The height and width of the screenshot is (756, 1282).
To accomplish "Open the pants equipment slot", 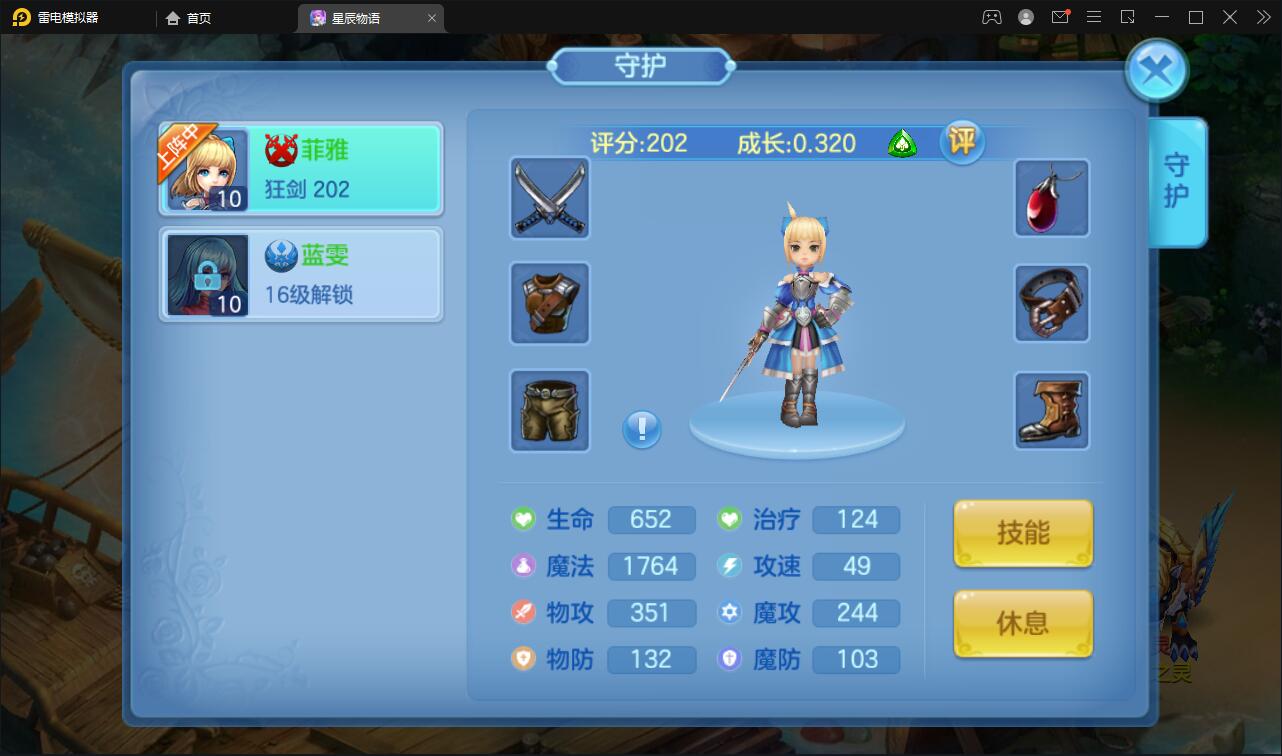I will pos(549,410).
